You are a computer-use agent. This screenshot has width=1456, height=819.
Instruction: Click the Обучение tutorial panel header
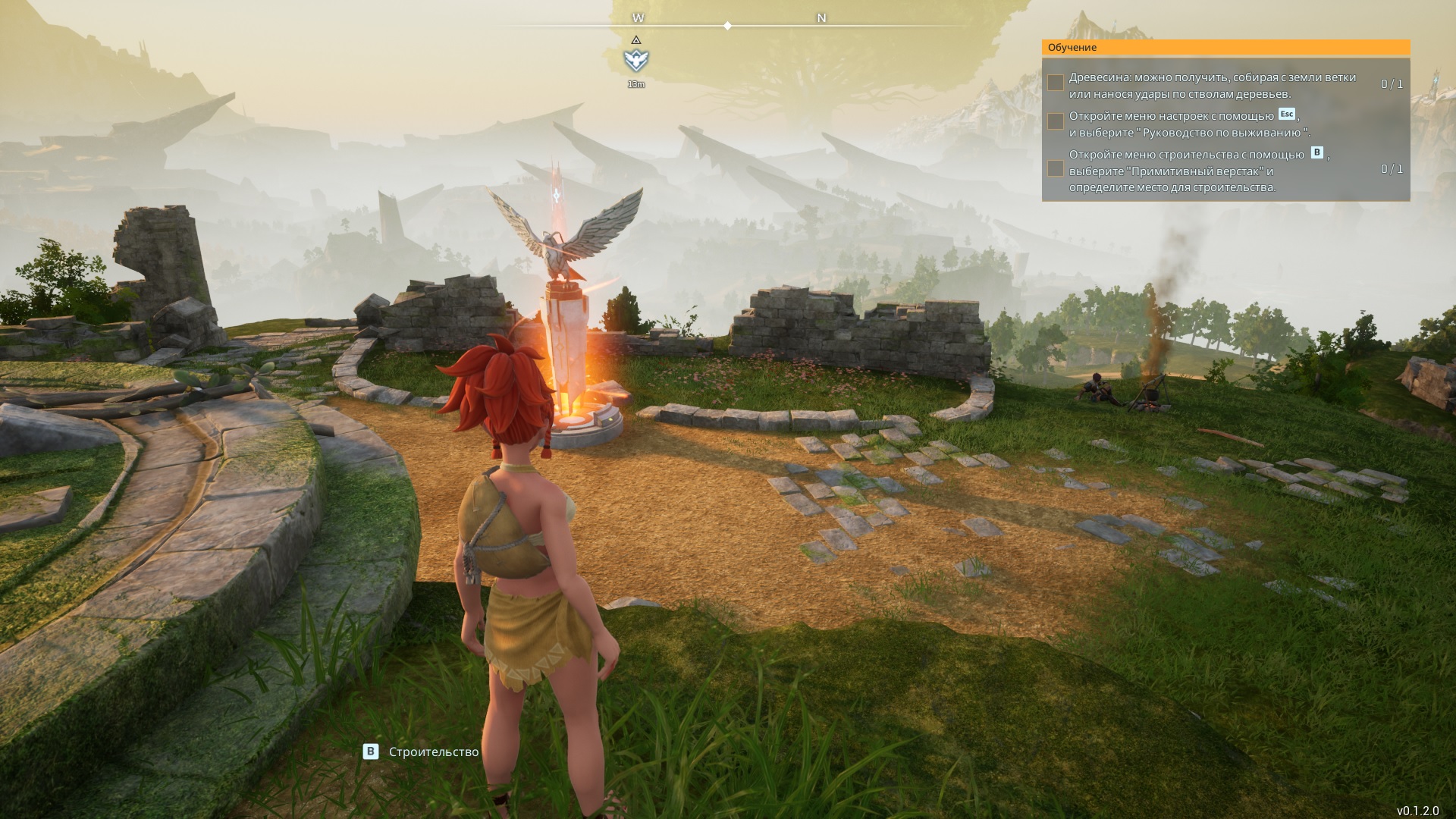coord(1225,47)
